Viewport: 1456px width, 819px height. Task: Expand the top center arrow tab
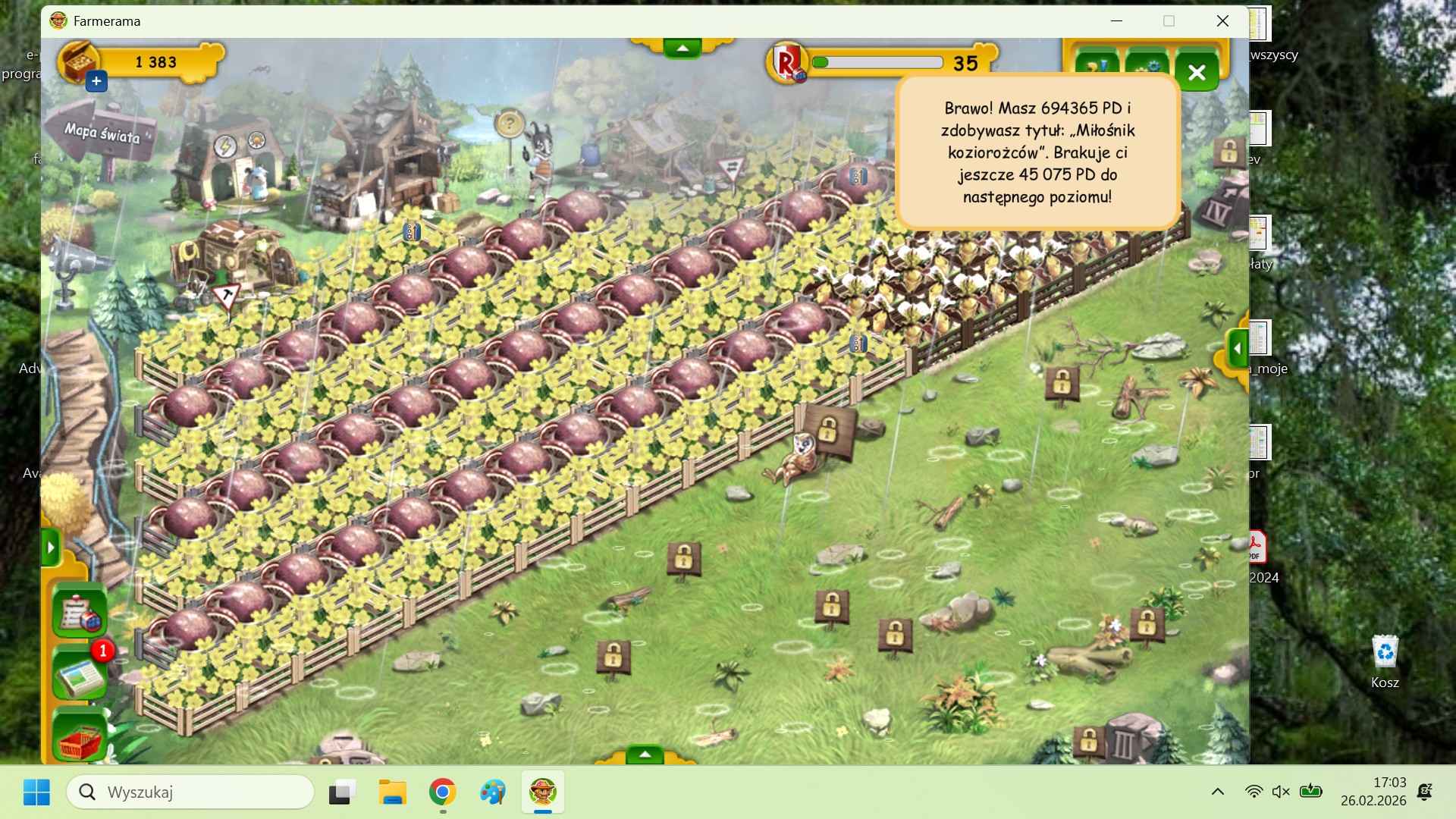682,49
